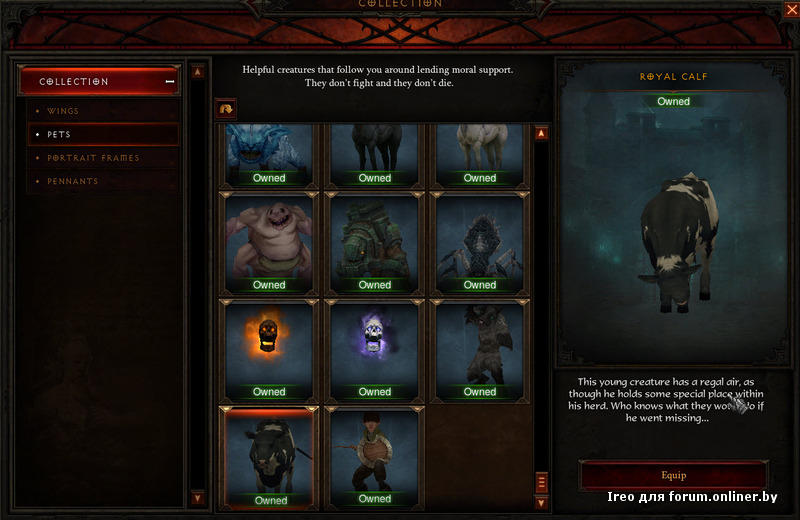Switch to Portrait Frames category
The image size is (800, 520).
coord(93,158)
